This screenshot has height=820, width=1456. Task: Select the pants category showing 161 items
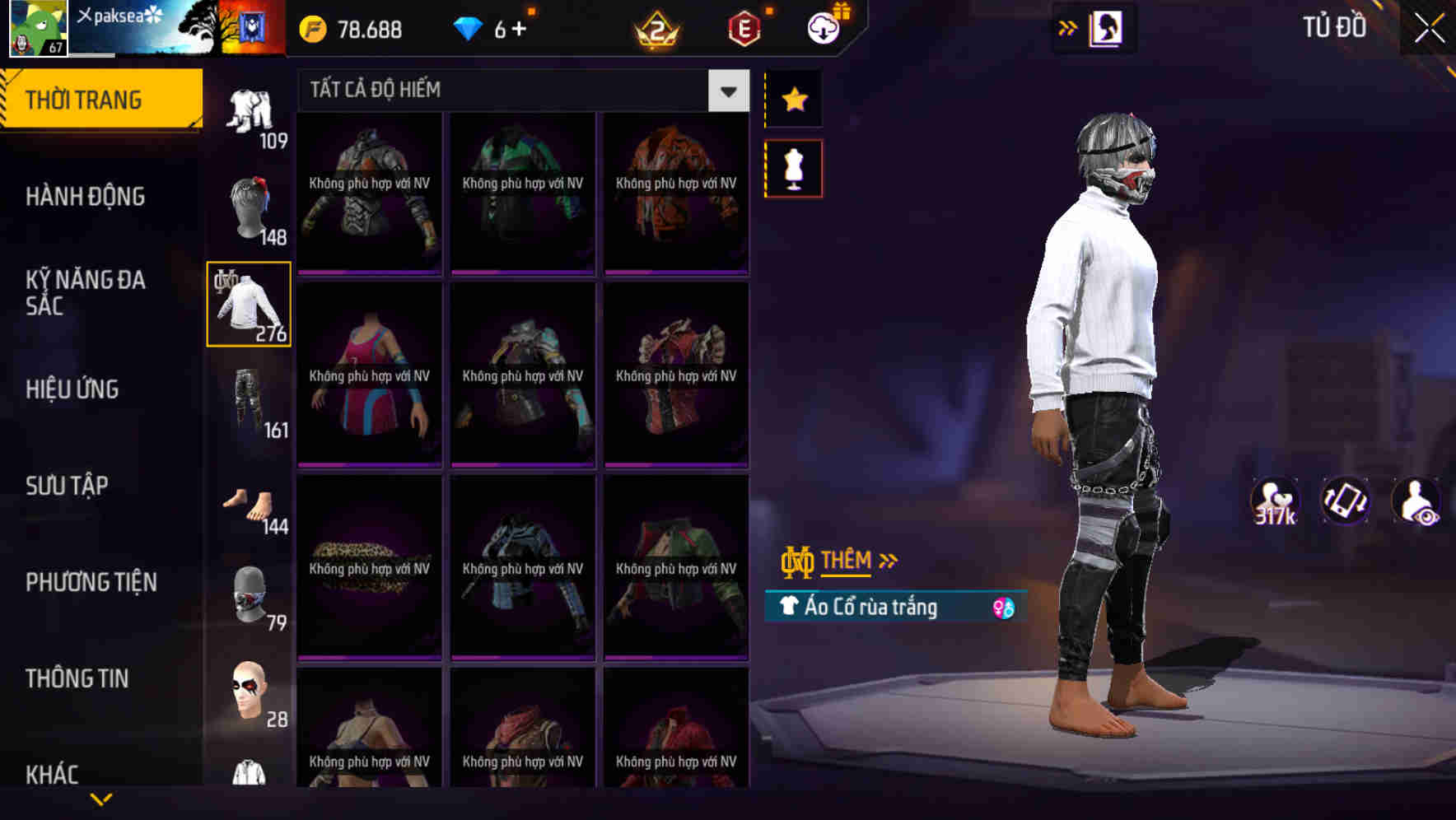click(248, 403)
